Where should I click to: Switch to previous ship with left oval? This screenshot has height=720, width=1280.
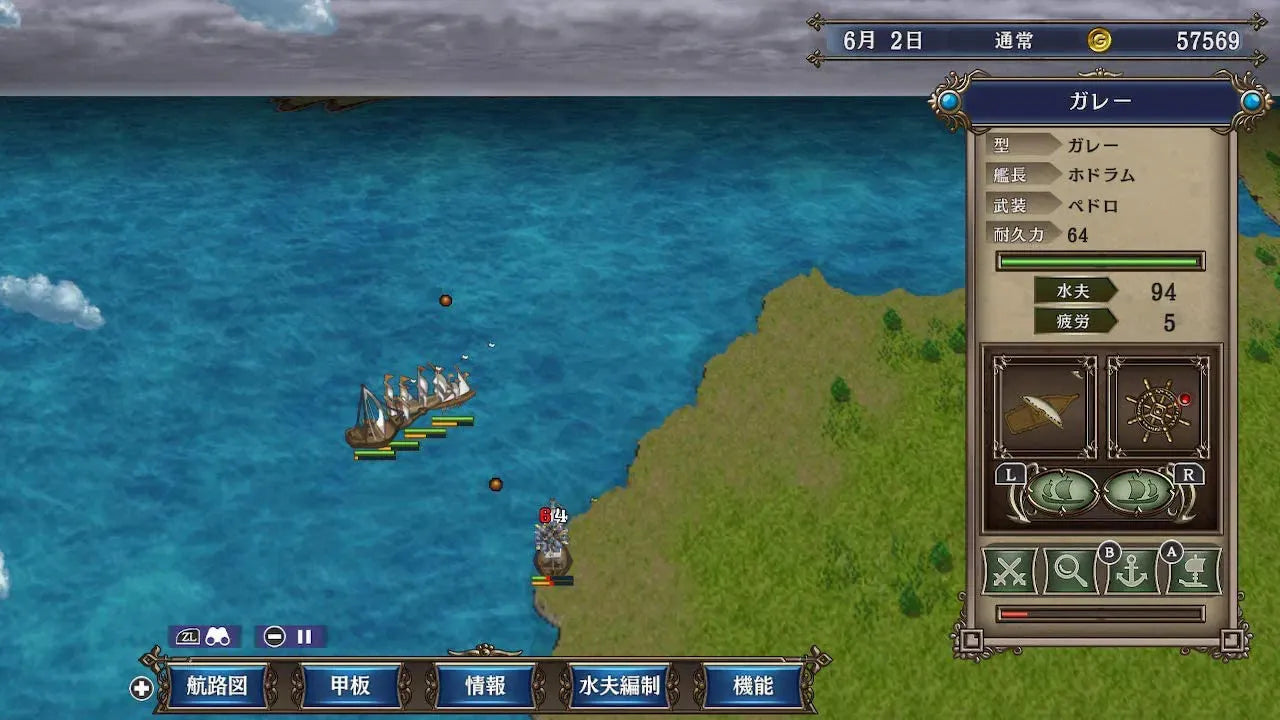tap(1063, 492)
